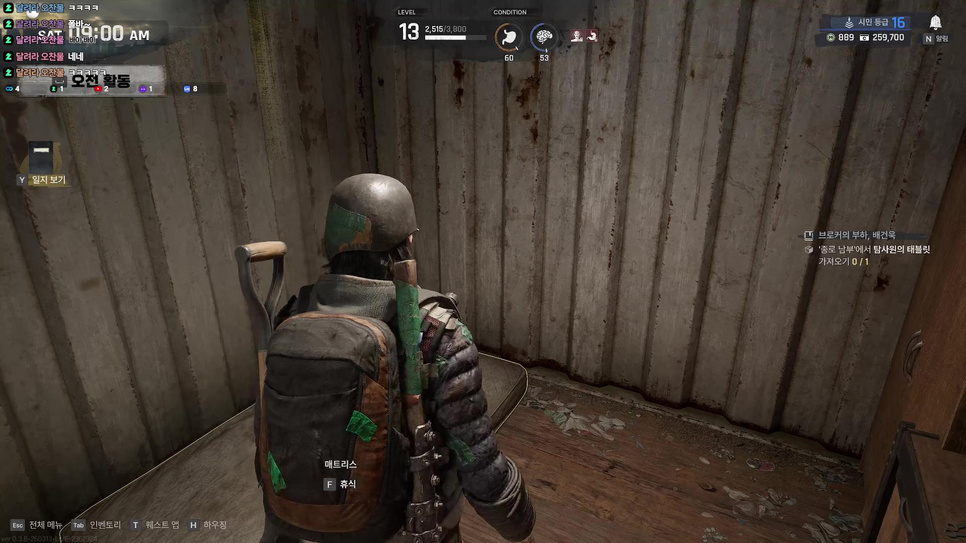Open the journal book icon

[41, 156]
